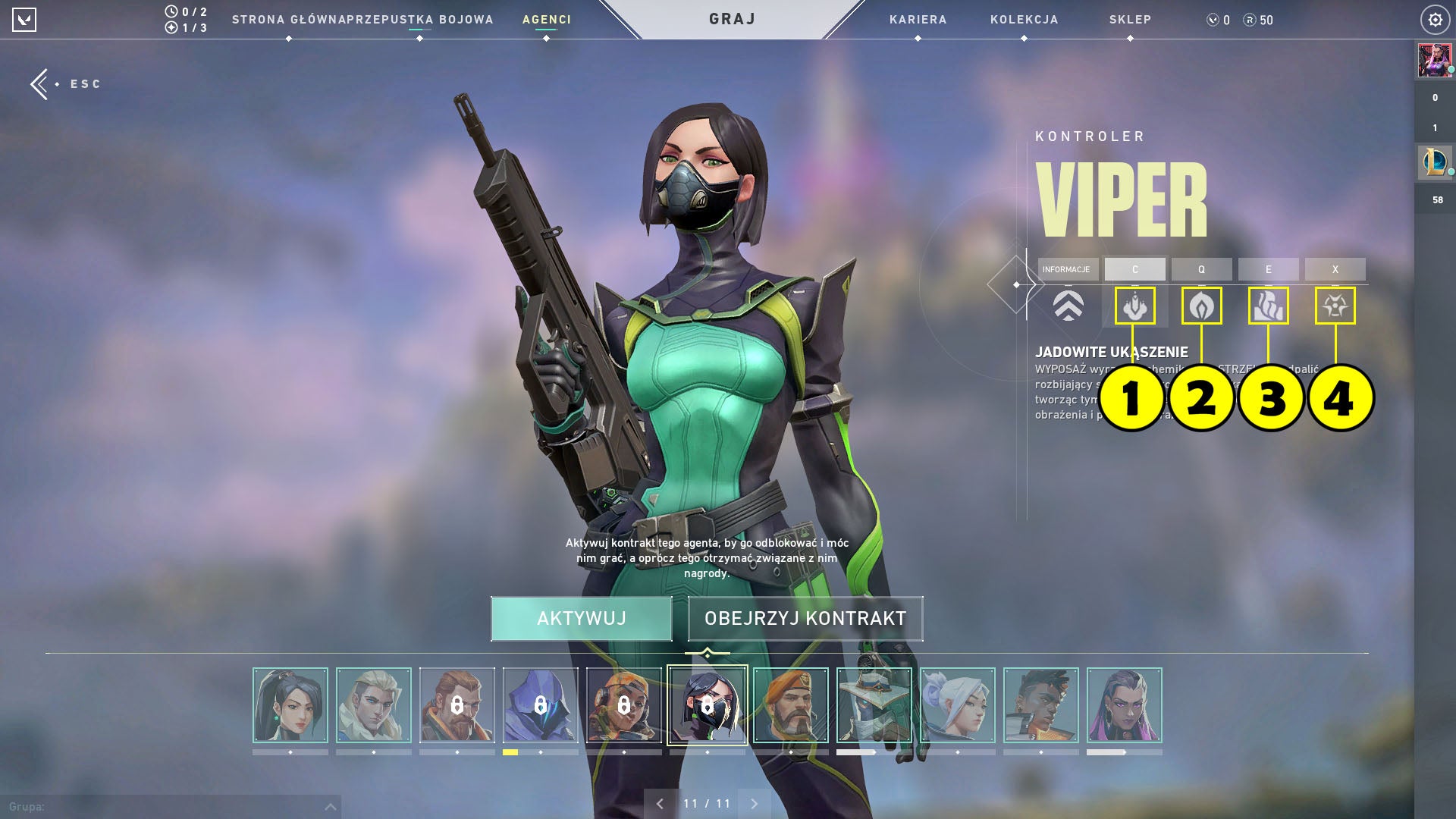Viewport: 1456px width, 819px height.
Task: Click the AKTYWUJ button
Action: [x=582, y=619]
